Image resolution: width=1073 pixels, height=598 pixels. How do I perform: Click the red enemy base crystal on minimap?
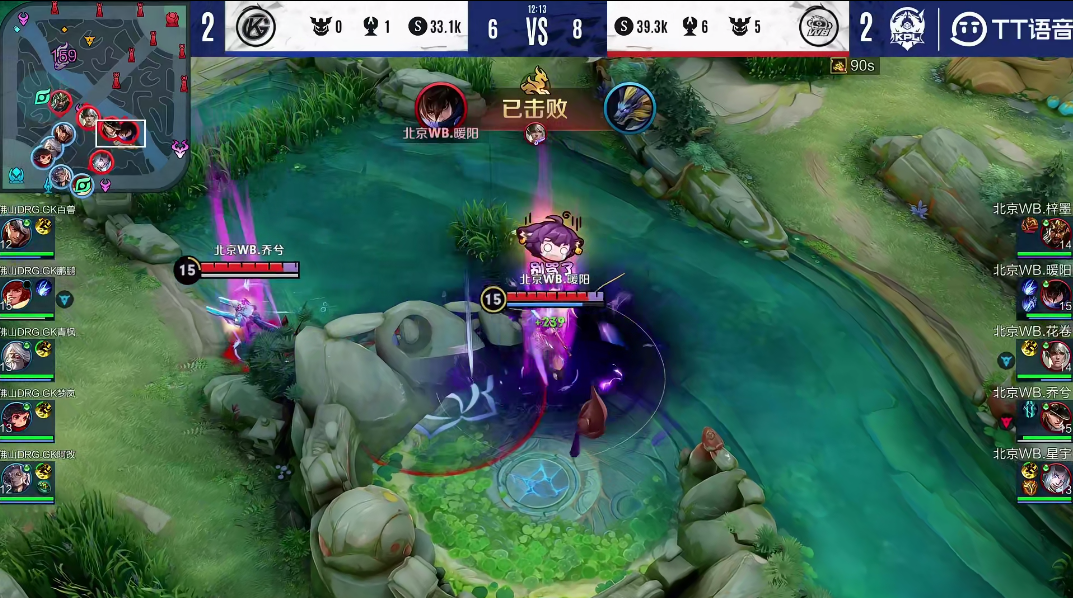tap(173, 17)
